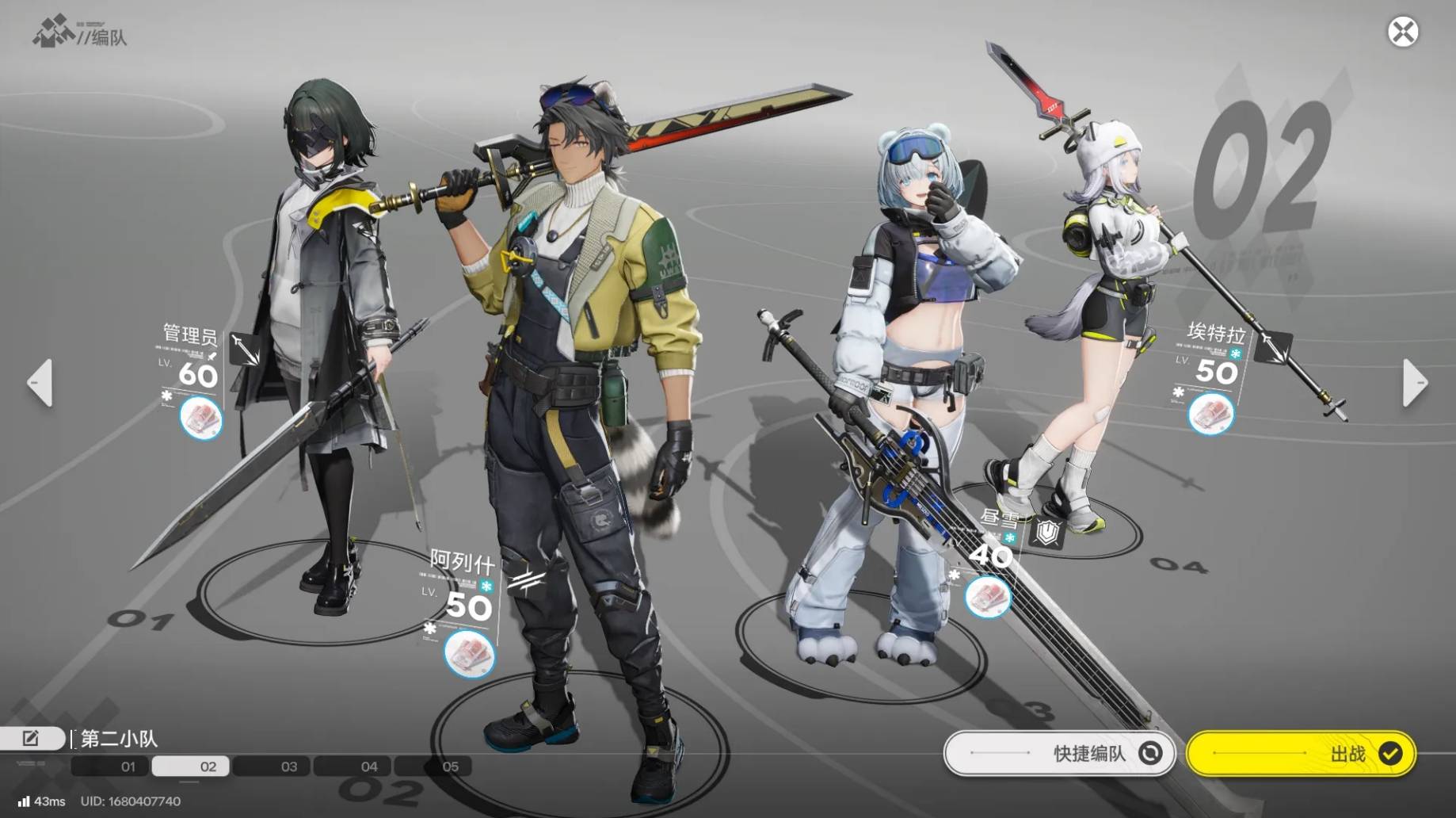Image resolution: width=1456 pixels, height=818 pixels.
Task: Open quick formation 快捷编队
Action: click(1059, 753)
